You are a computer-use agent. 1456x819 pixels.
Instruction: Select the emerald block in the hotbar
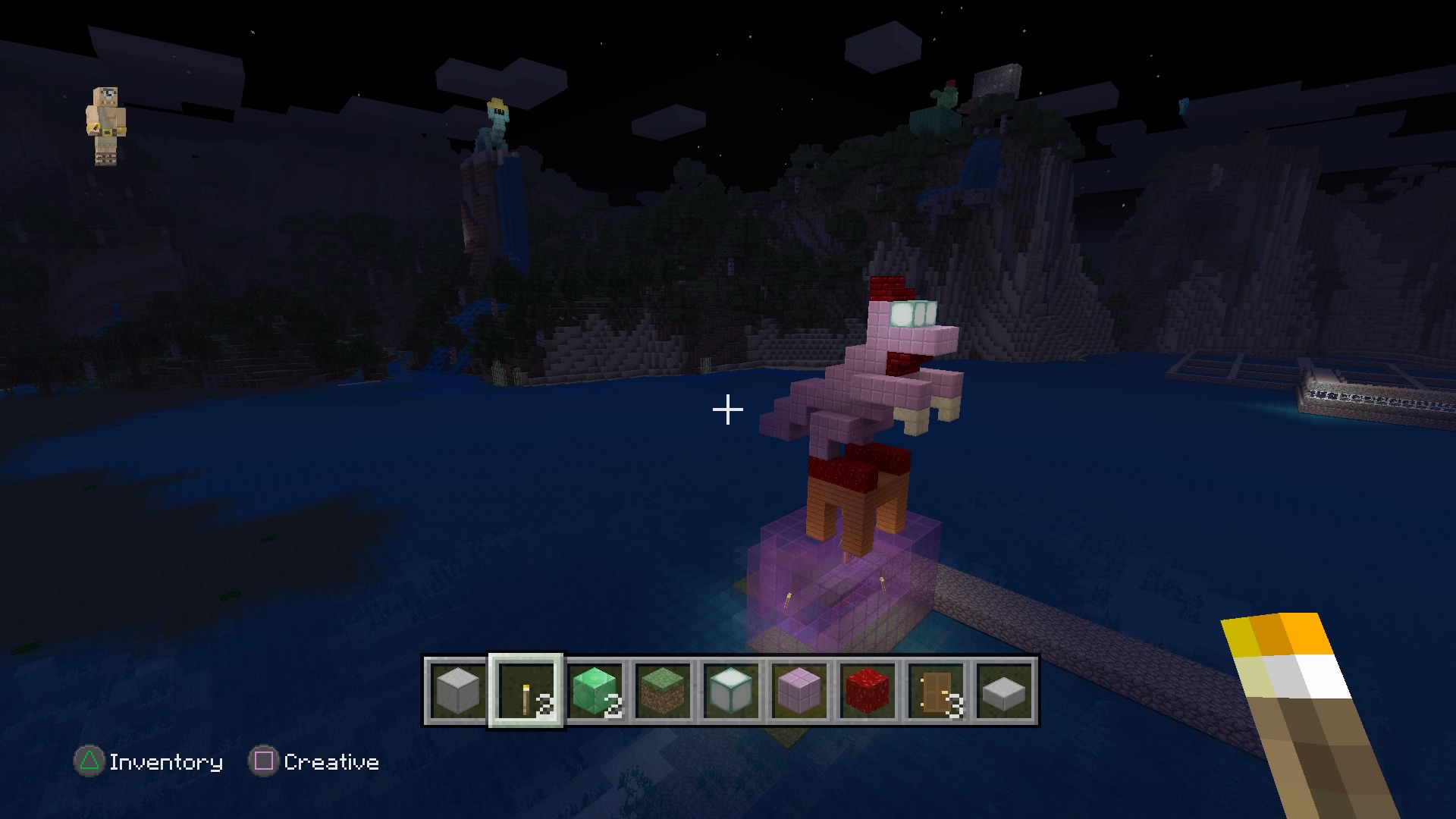click(595, 691)
